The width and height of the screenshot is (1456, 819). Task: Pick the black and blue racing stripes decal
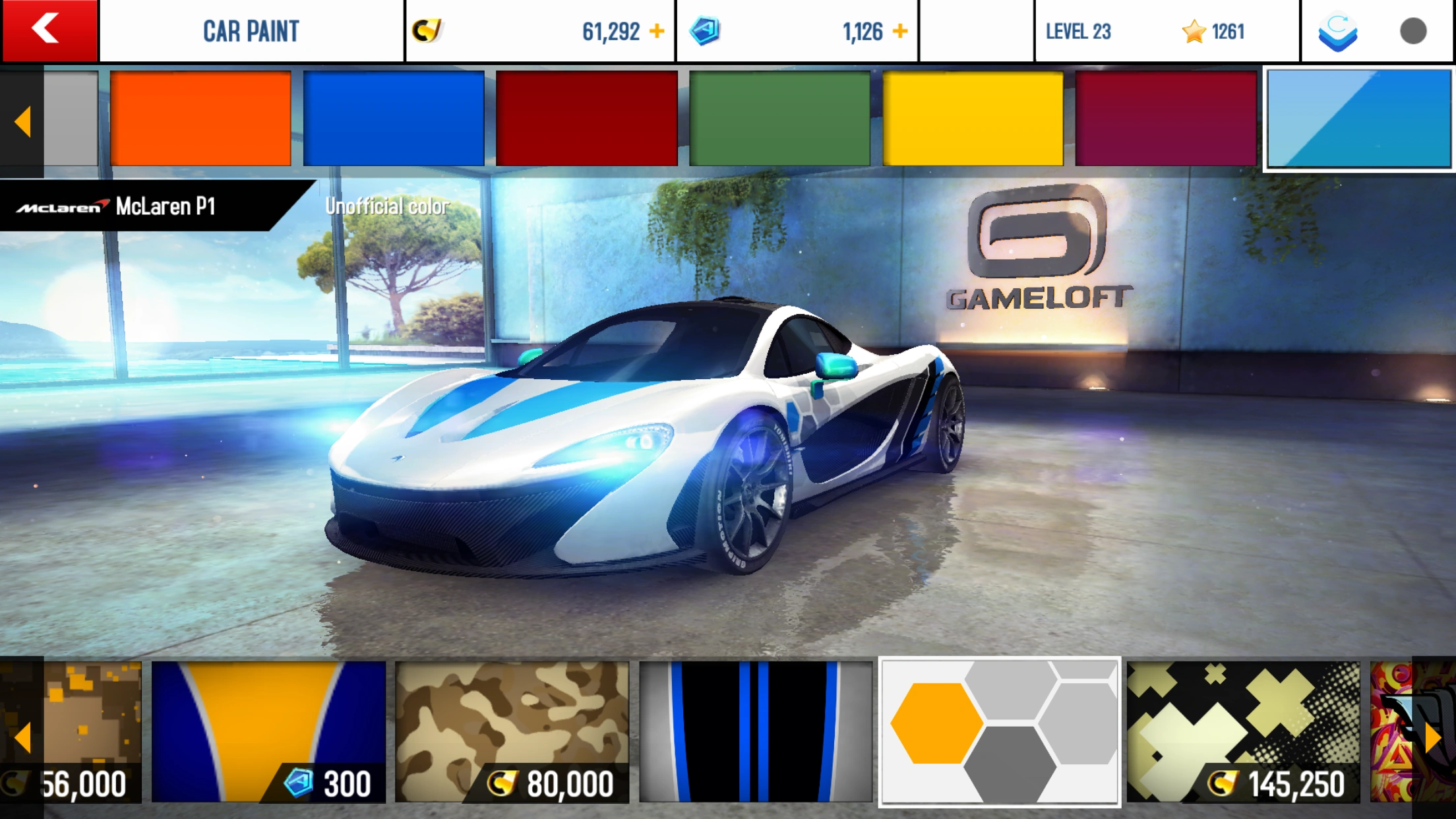tap(756, 731)
